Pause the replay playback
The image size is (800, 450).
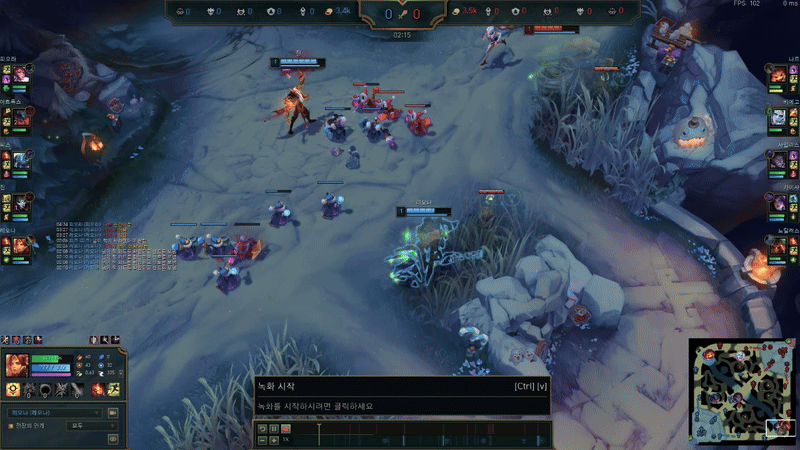pyautogui.click(x=273, y=430)
